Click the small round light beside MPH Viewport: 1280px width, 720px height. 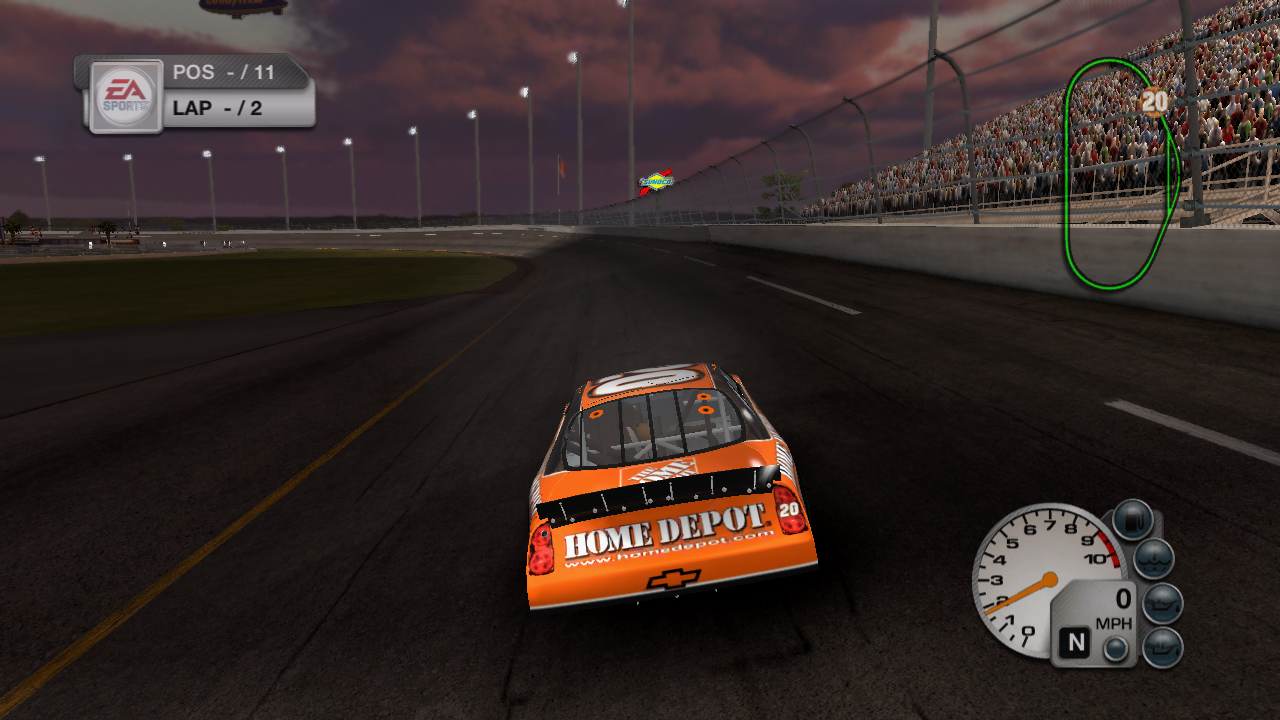(x=1115, y=648)
